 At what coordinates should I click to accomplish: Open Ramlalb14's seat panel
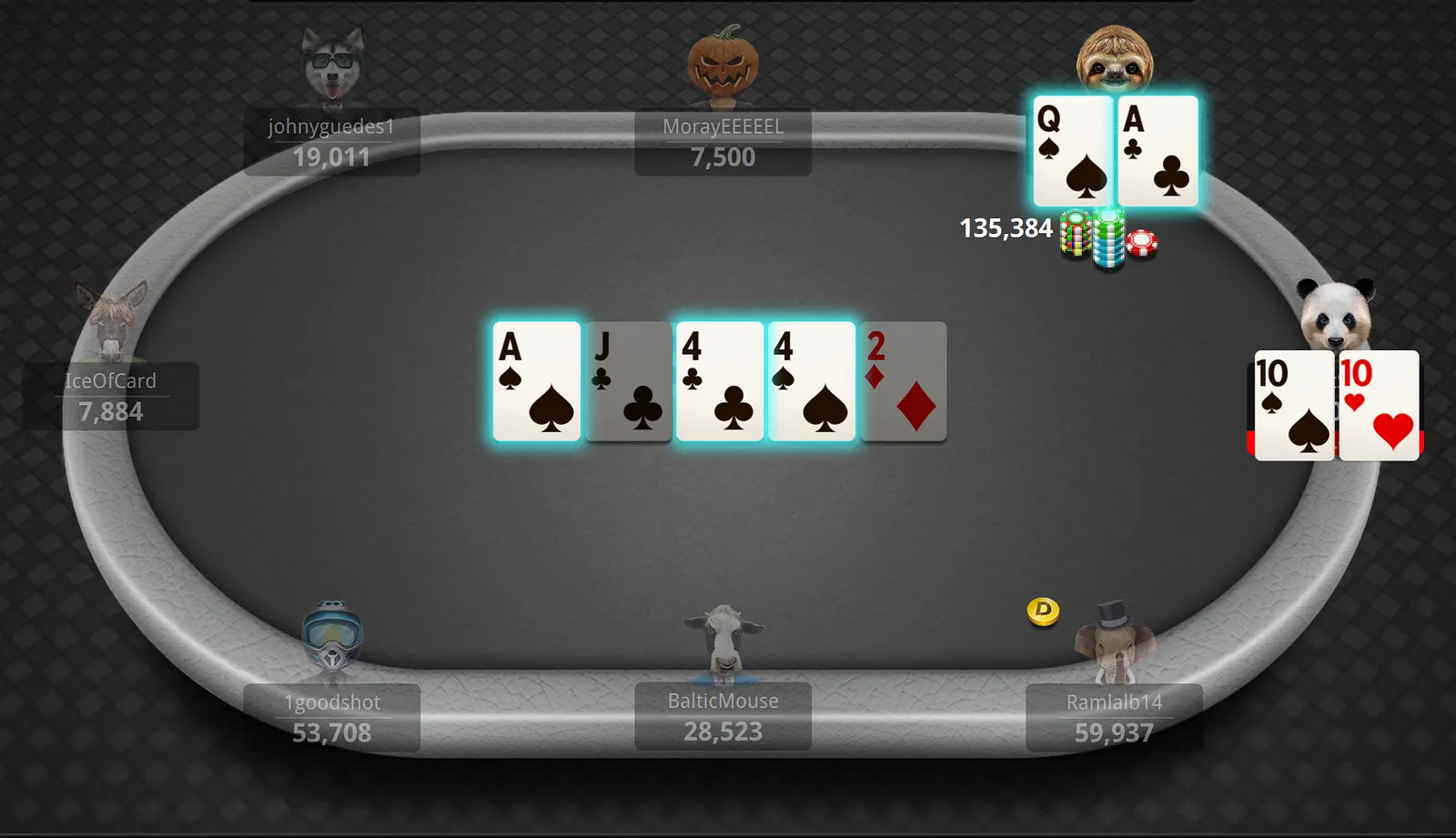(1114, 718)
